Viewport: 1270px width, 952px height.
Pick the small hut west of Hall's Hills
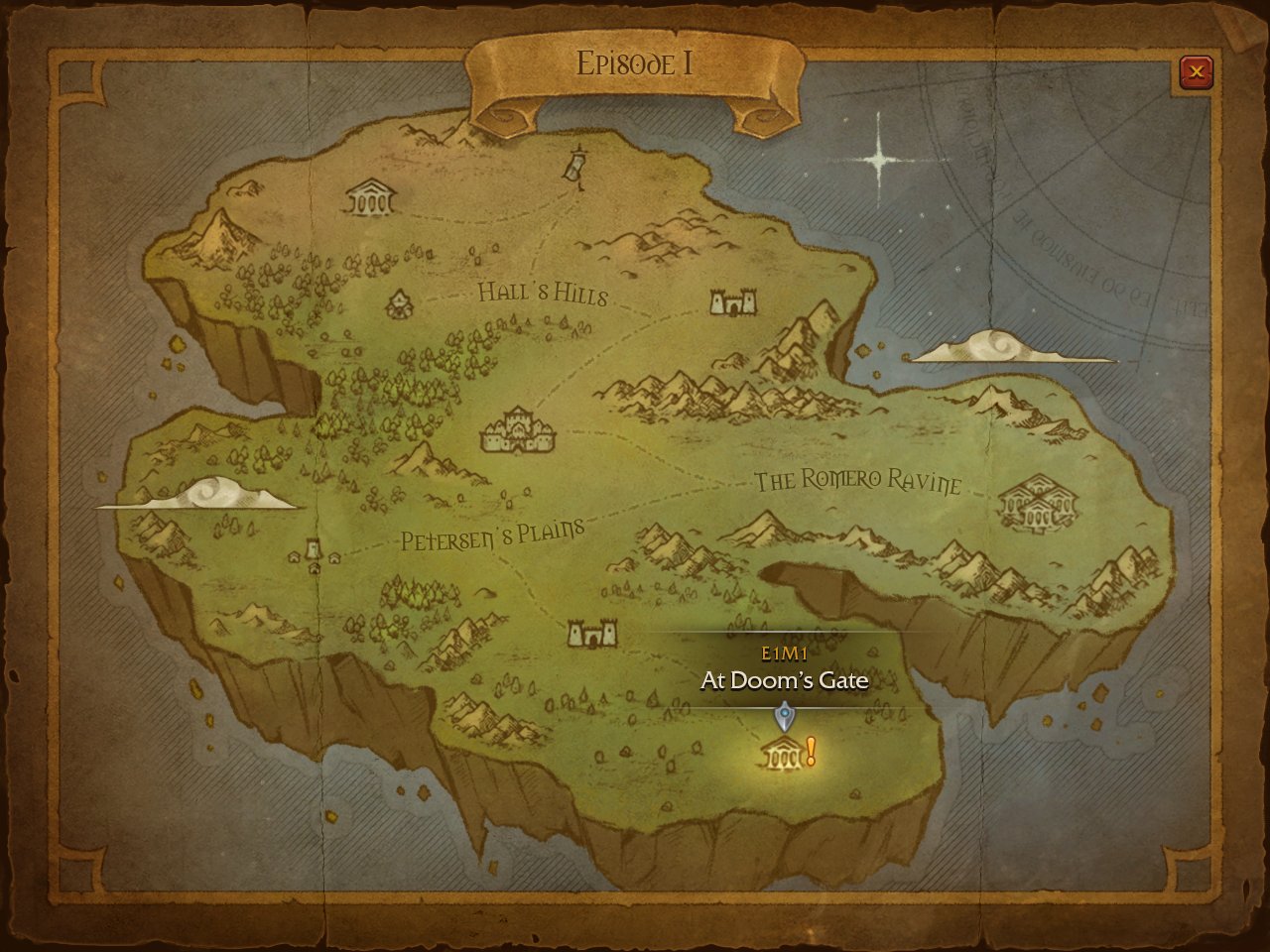coord(399,303)
